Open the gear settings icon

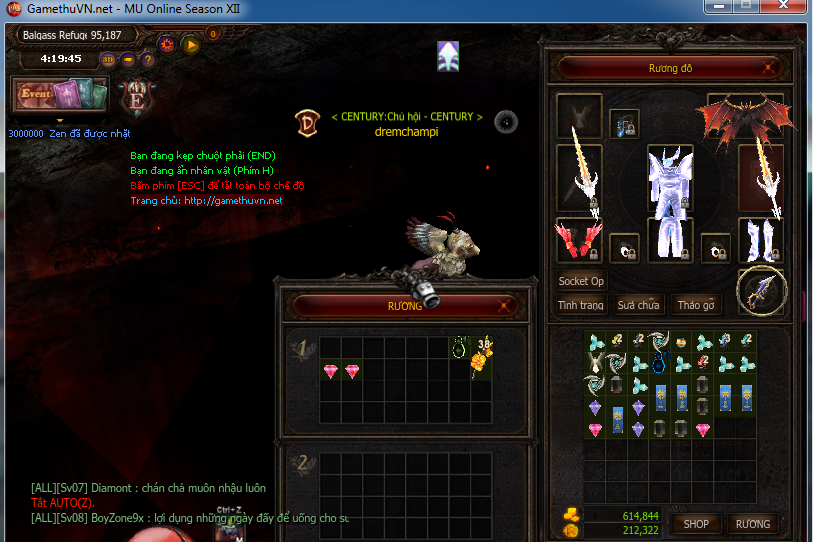tap(166, 44)
